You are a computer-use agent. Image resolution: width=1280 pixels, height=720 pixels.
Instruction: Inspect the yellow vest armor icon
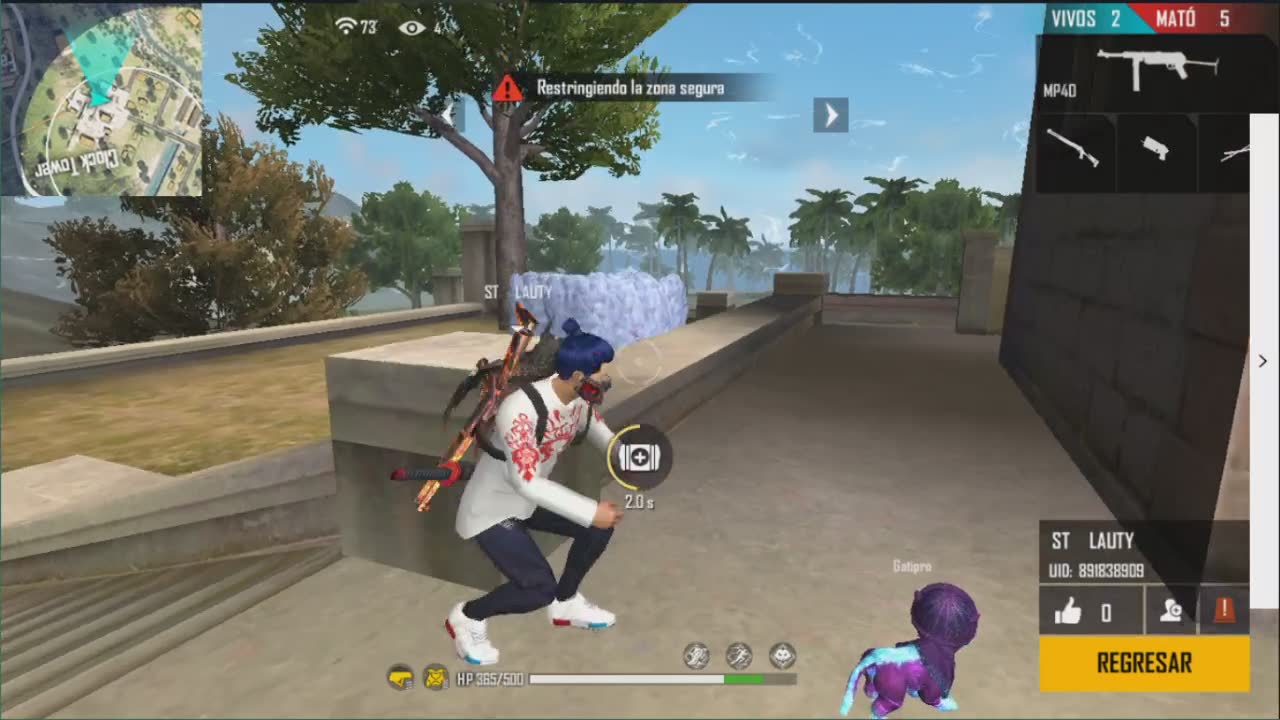pyautogui.click(x=436, y=678)
